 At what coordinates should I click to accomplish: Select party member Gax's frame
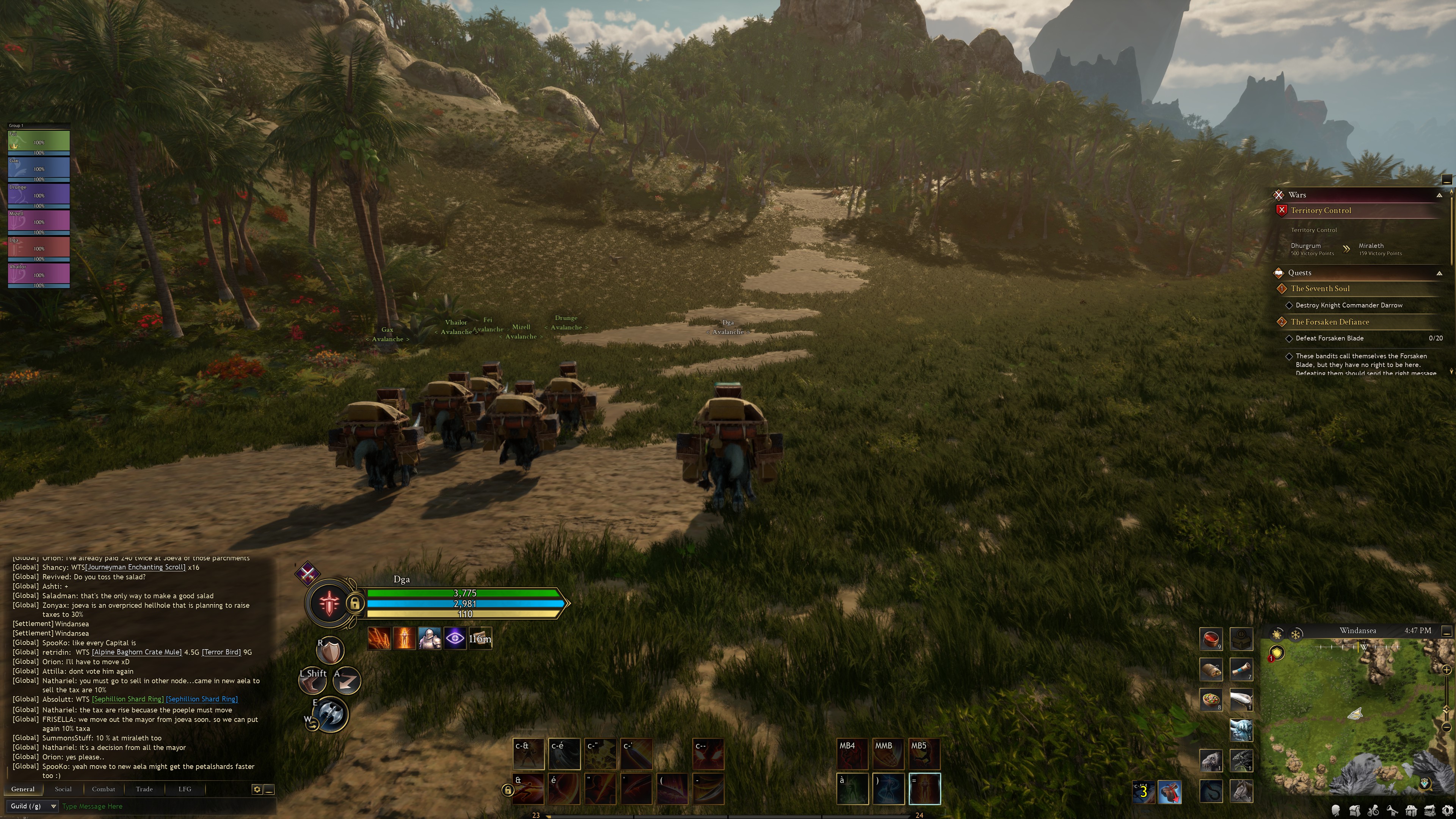coord(38,168)
